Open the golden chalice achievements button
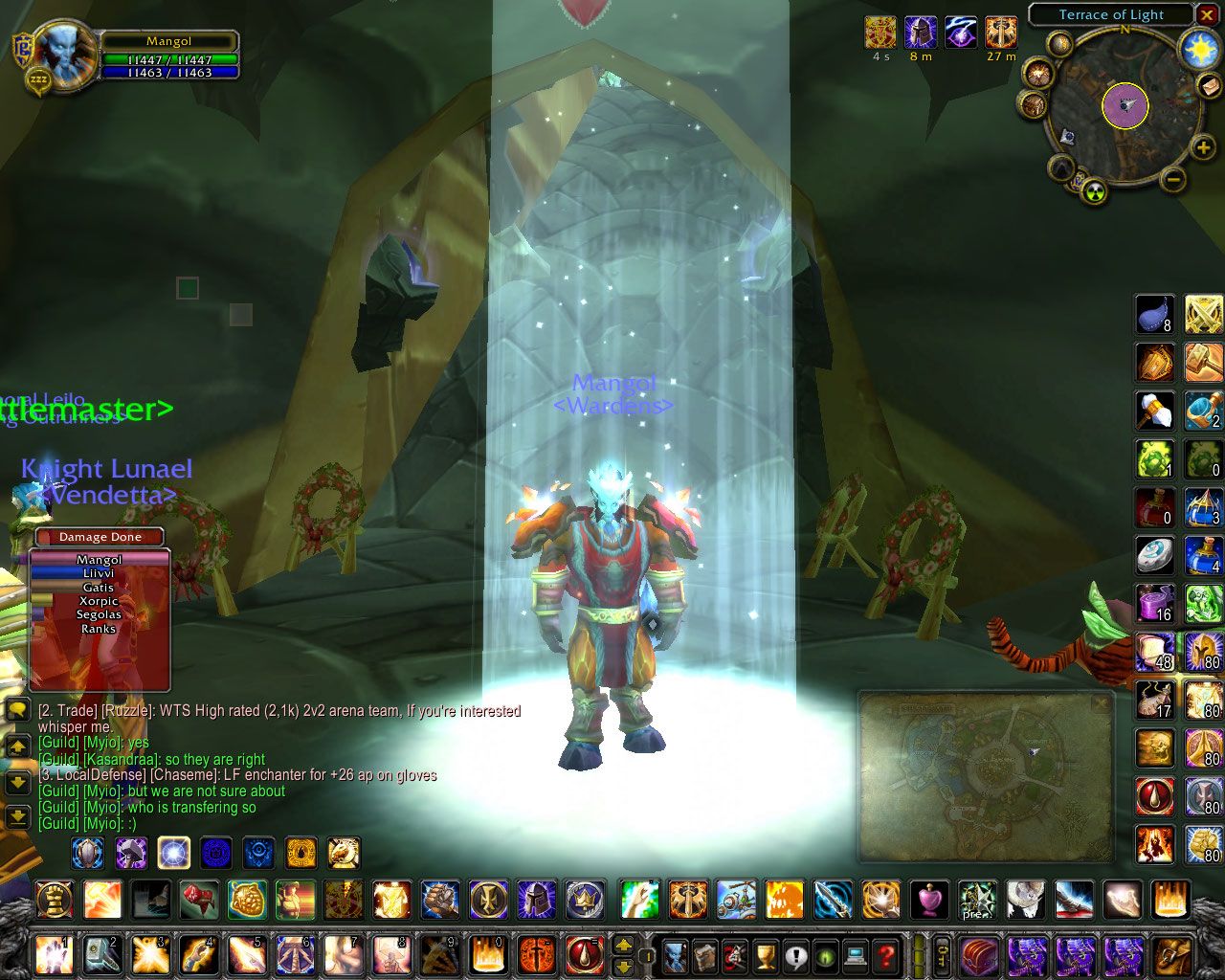The width and height of the screenshot is (1225, 980). 766,954
